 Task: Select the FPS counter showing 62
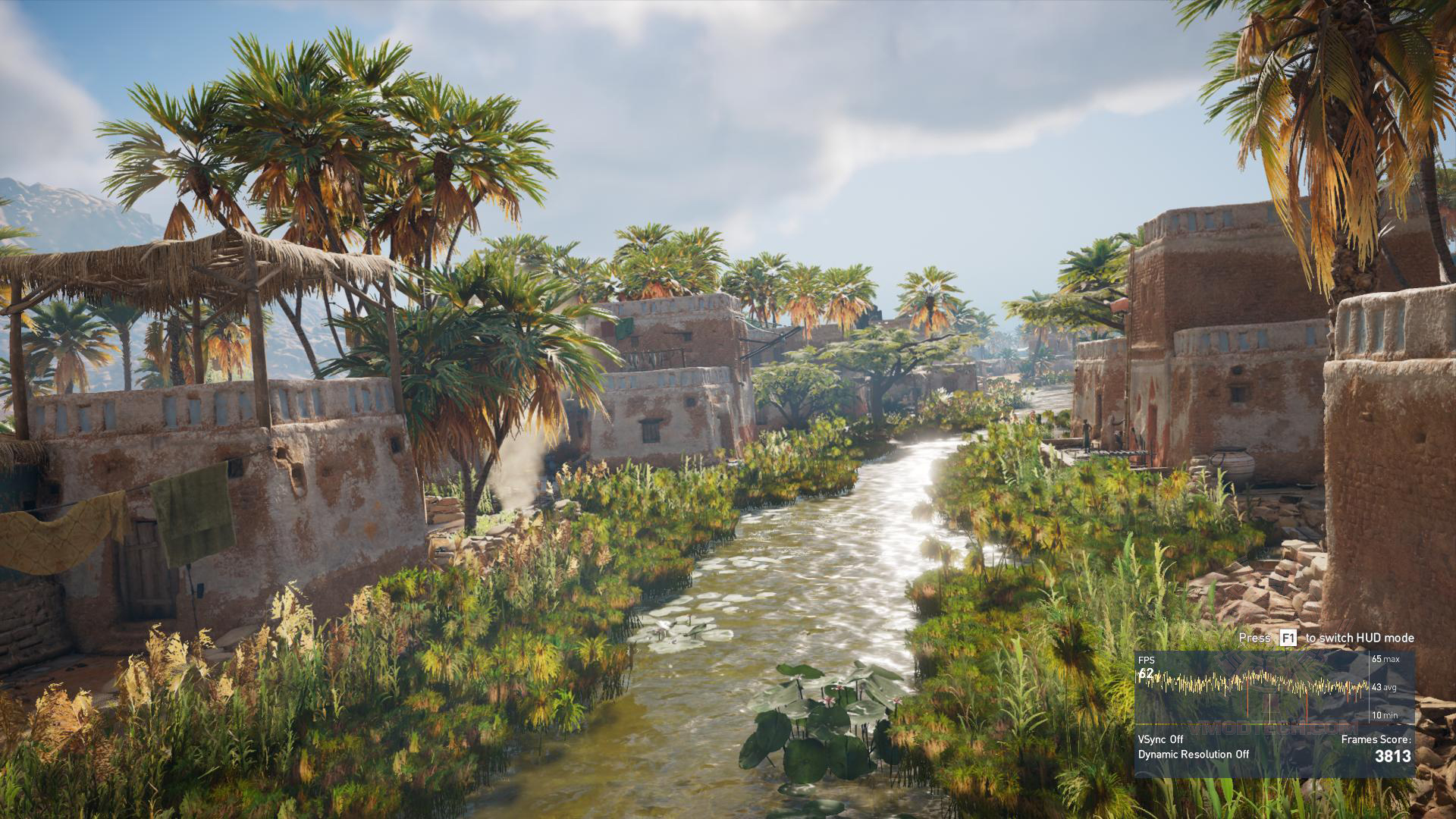pyautogui.click(x=1147, y=674)
